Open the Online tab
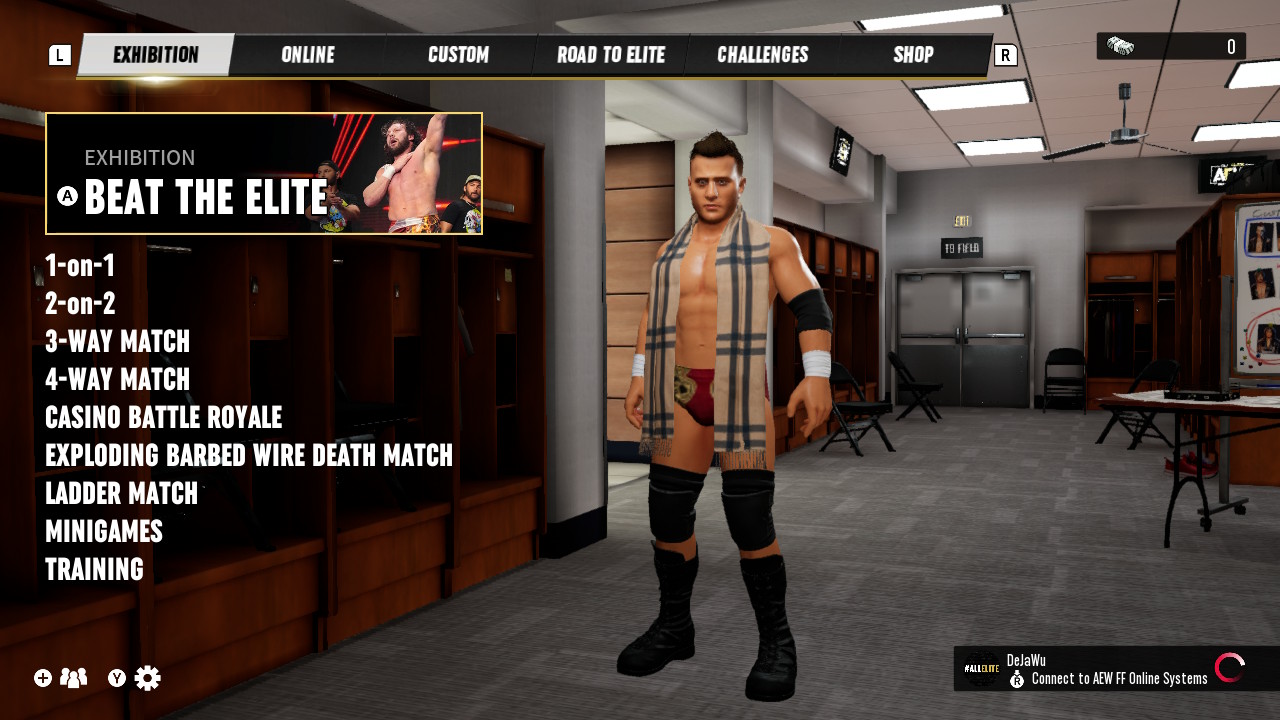This screenshot has height=720, width=1280. [307, 55]
